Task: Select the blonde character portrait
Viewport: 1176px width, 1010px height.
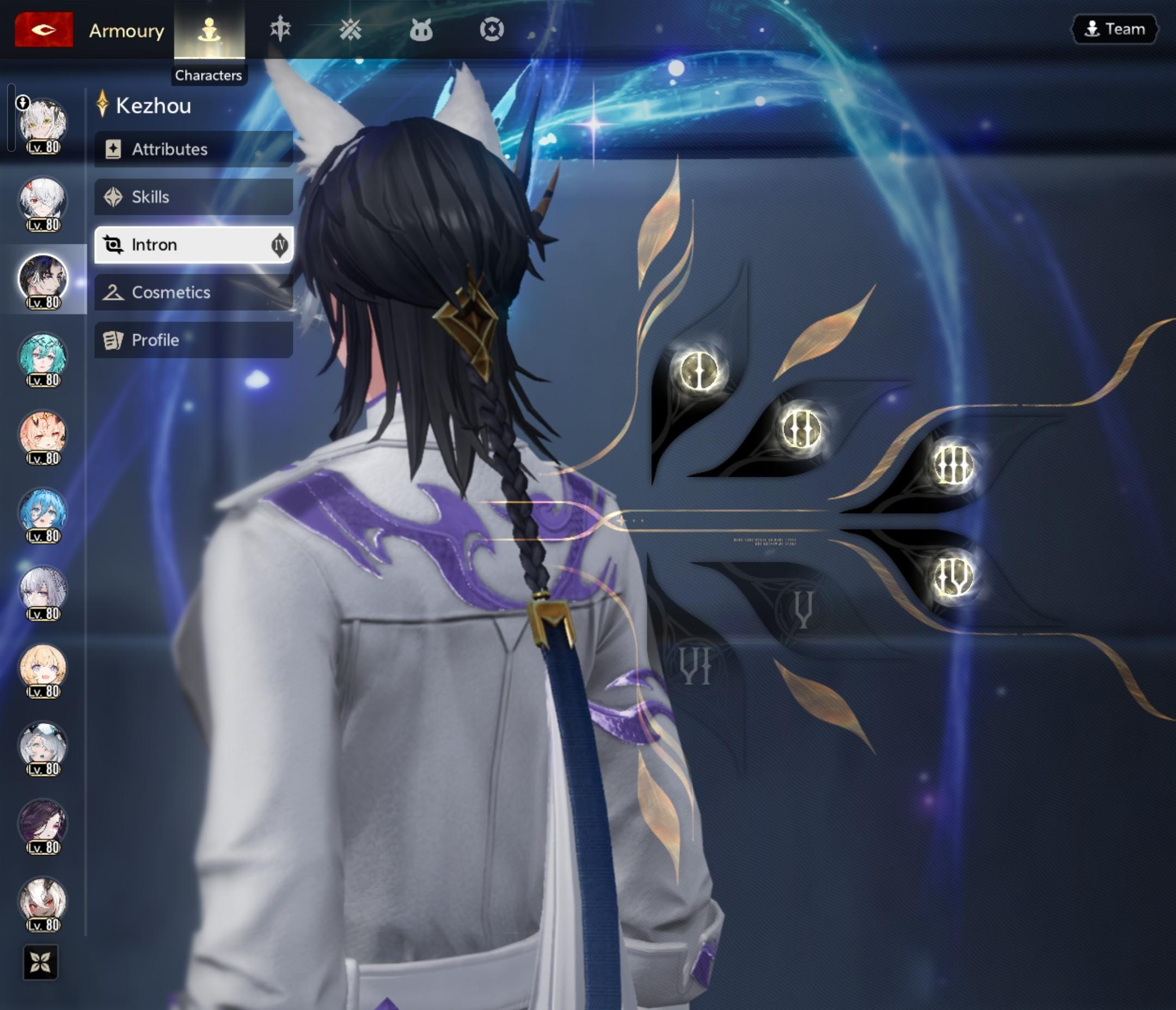Action: (x=43, y=669)
